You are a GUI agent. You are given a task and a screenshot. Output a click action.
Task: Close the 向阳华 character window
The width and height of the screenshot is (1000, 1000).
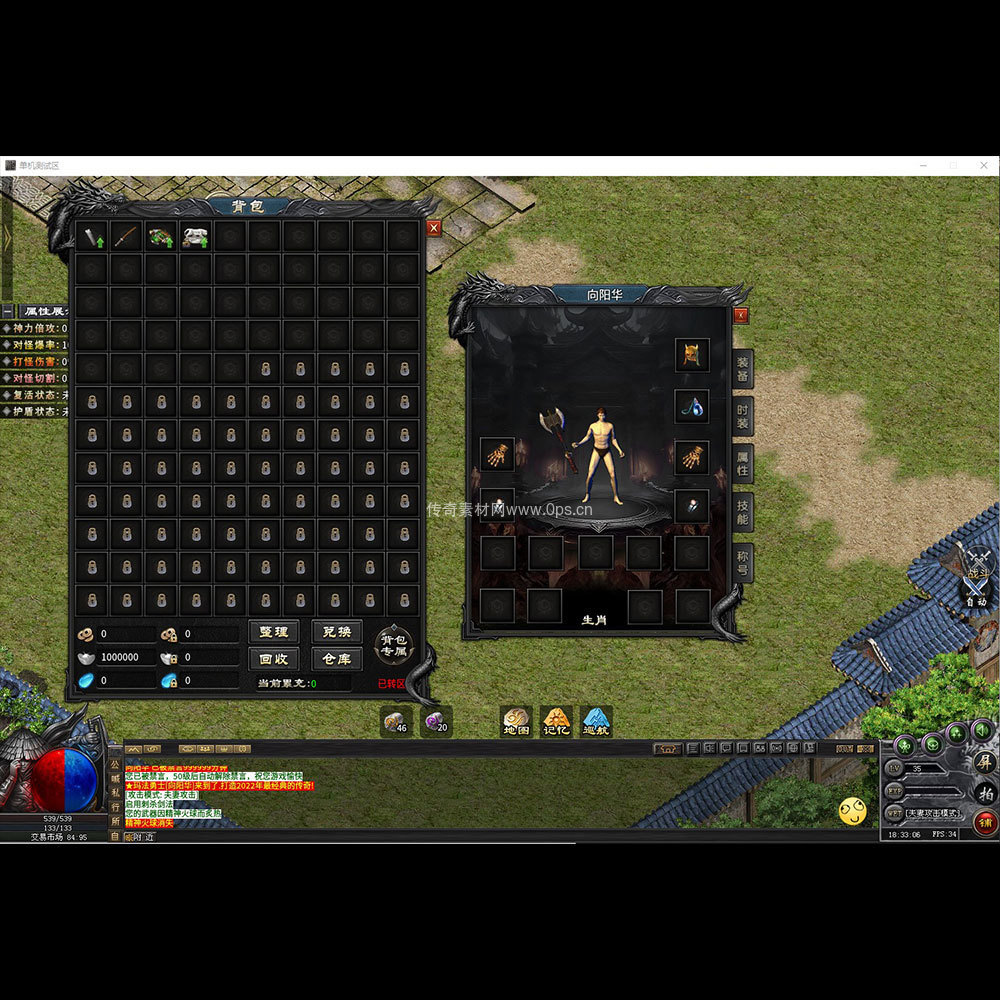click(741, 315)
